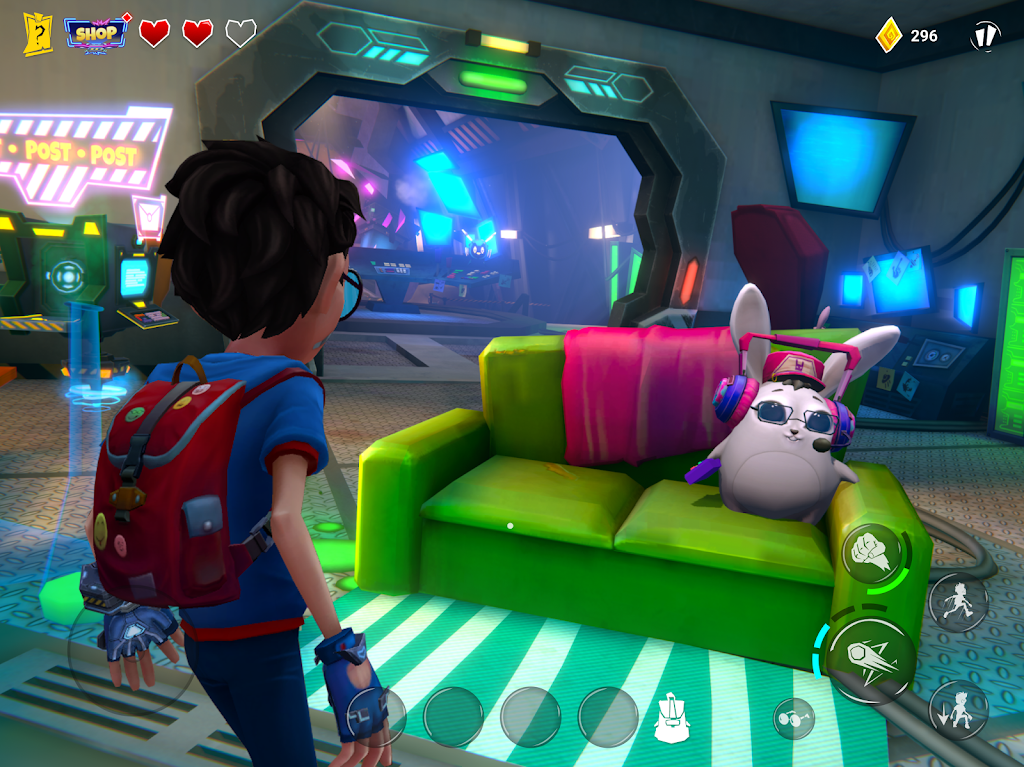Tap the crouch button with down arrow
The image size is (1024, 767).
pos(958,709)
